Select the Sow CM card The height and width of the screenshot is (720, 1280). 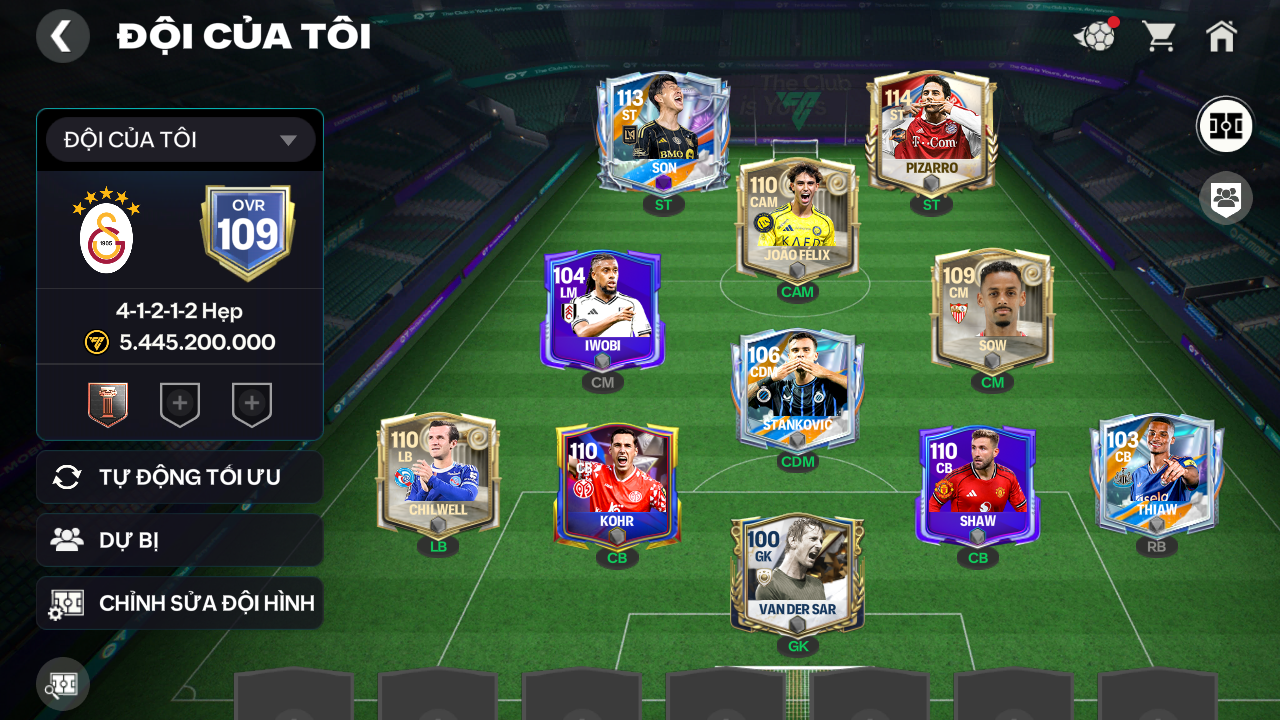[x=992, y=311]
